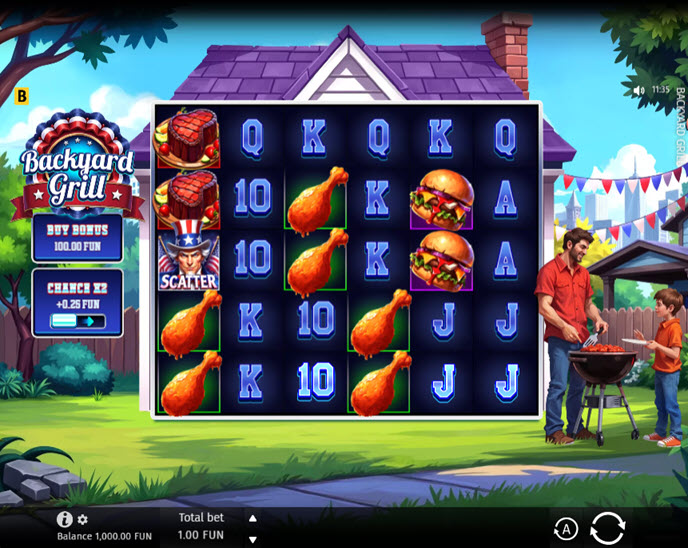
Task: Toggle the Chance x2 switch
Action: (x=77, y=321)
